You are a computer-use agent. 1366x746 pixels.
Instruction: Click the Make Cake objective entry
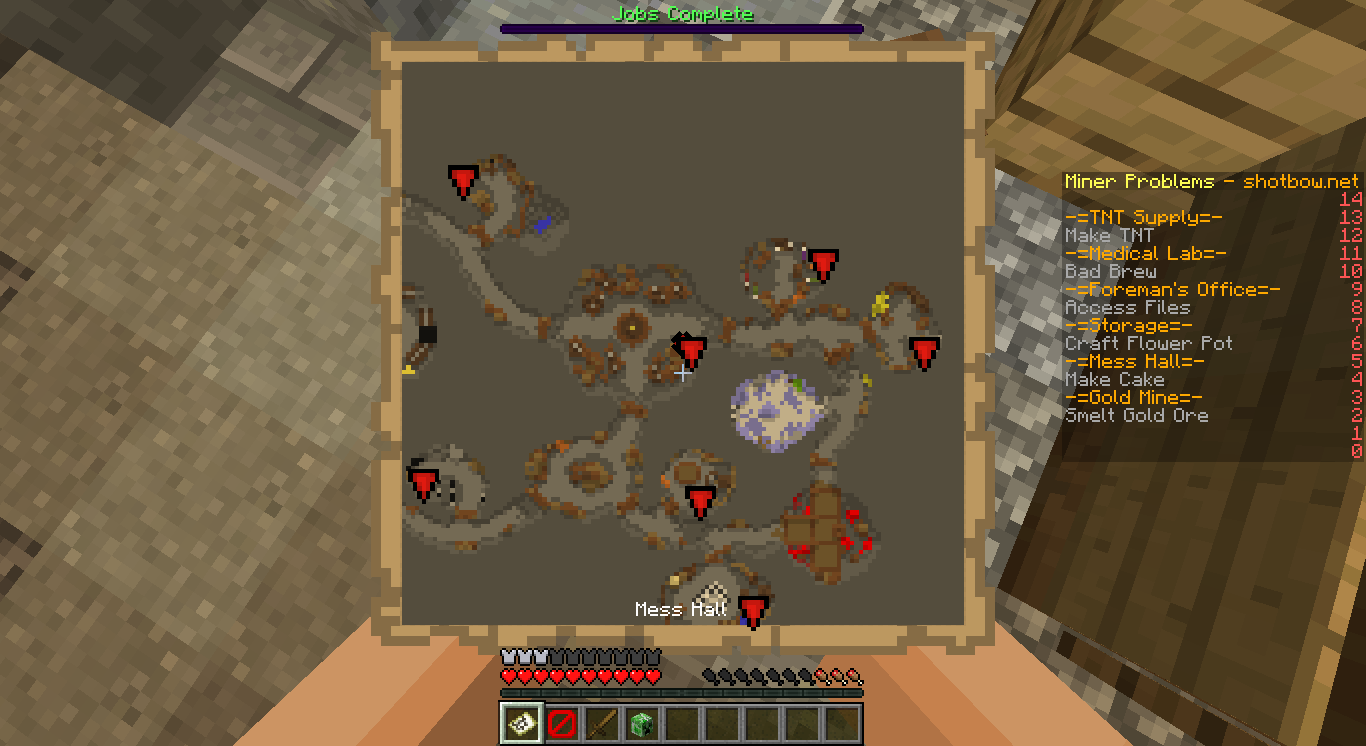(1114, 380)
